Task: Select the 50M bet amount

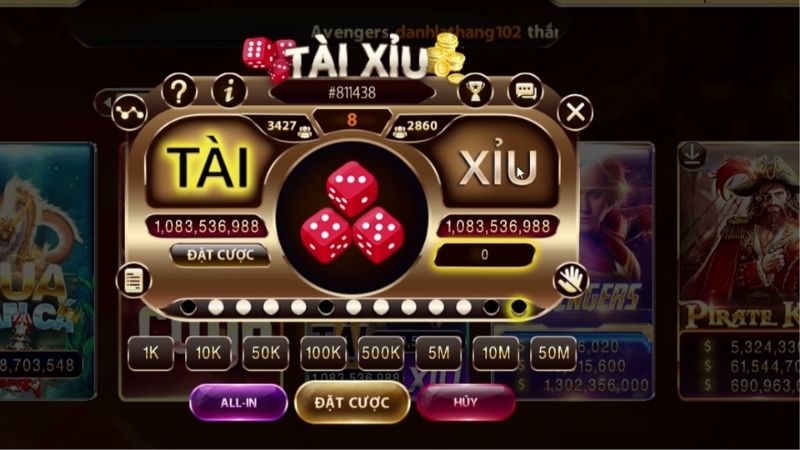Action: (552, 353)
